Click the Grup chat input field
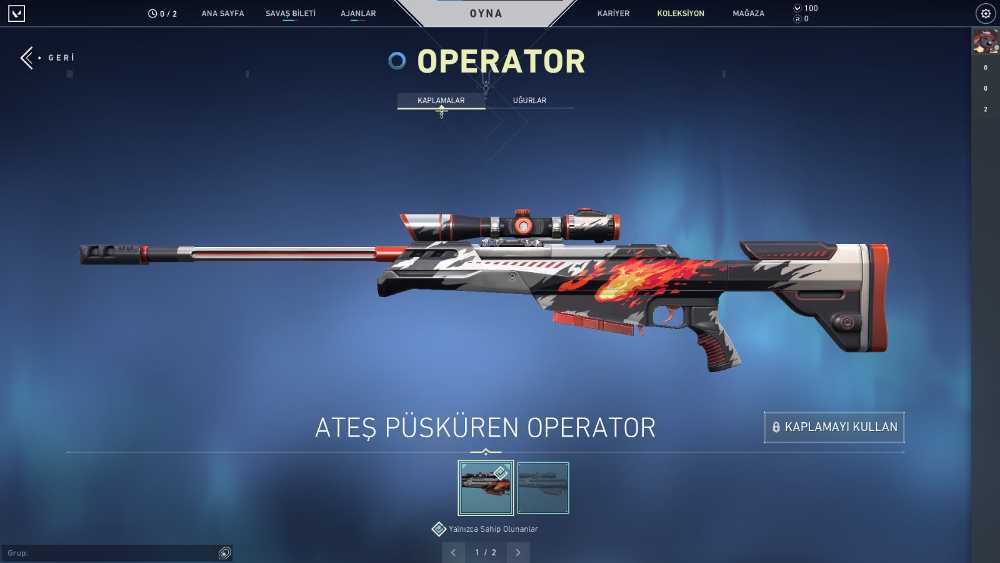 point(110,553)
